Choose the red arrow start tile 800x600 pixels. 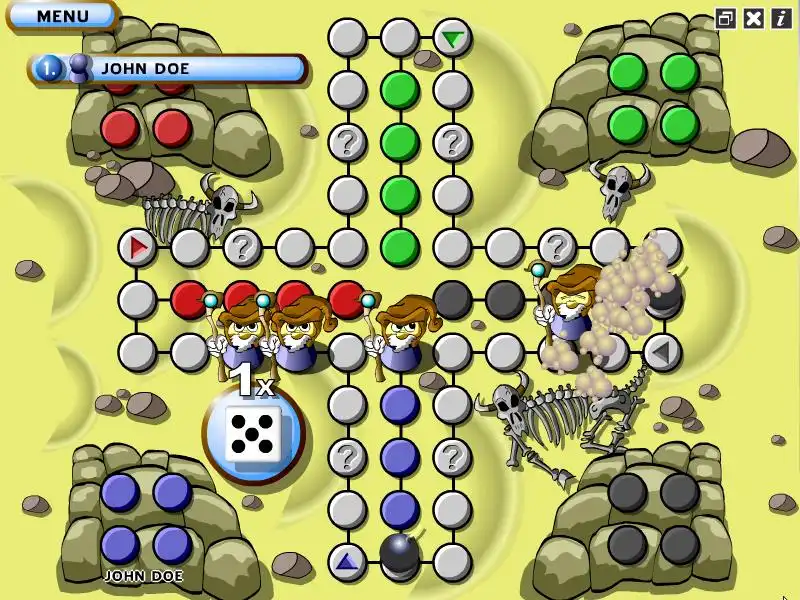tap(138, 246)
